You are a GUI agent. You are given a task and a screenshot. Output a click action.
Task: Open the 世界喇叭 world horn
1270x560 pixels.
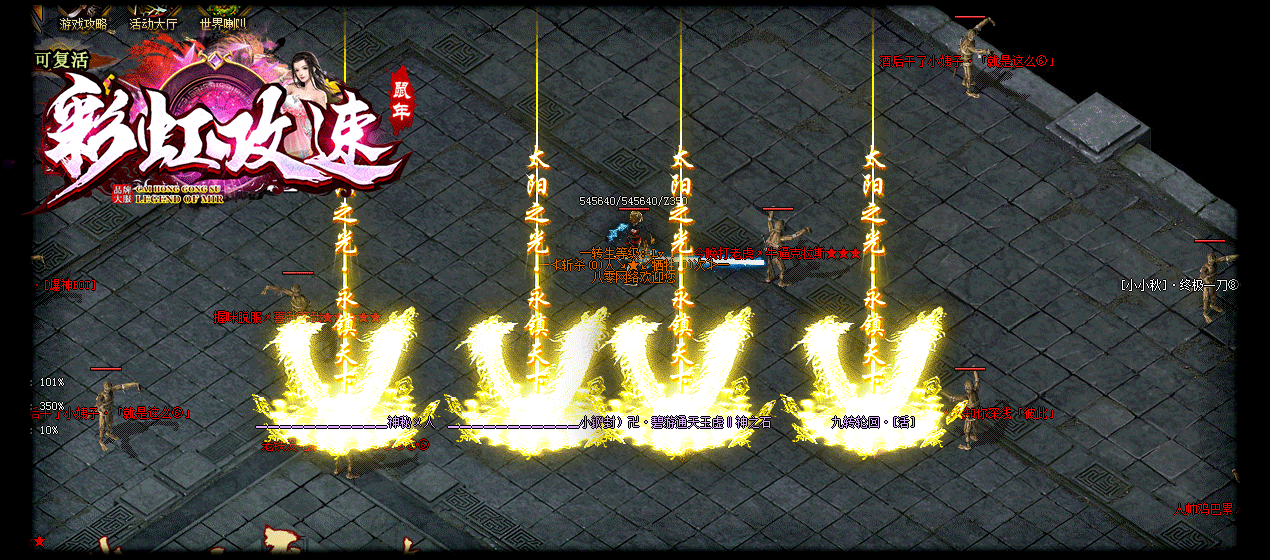click(x=223, y=23)
